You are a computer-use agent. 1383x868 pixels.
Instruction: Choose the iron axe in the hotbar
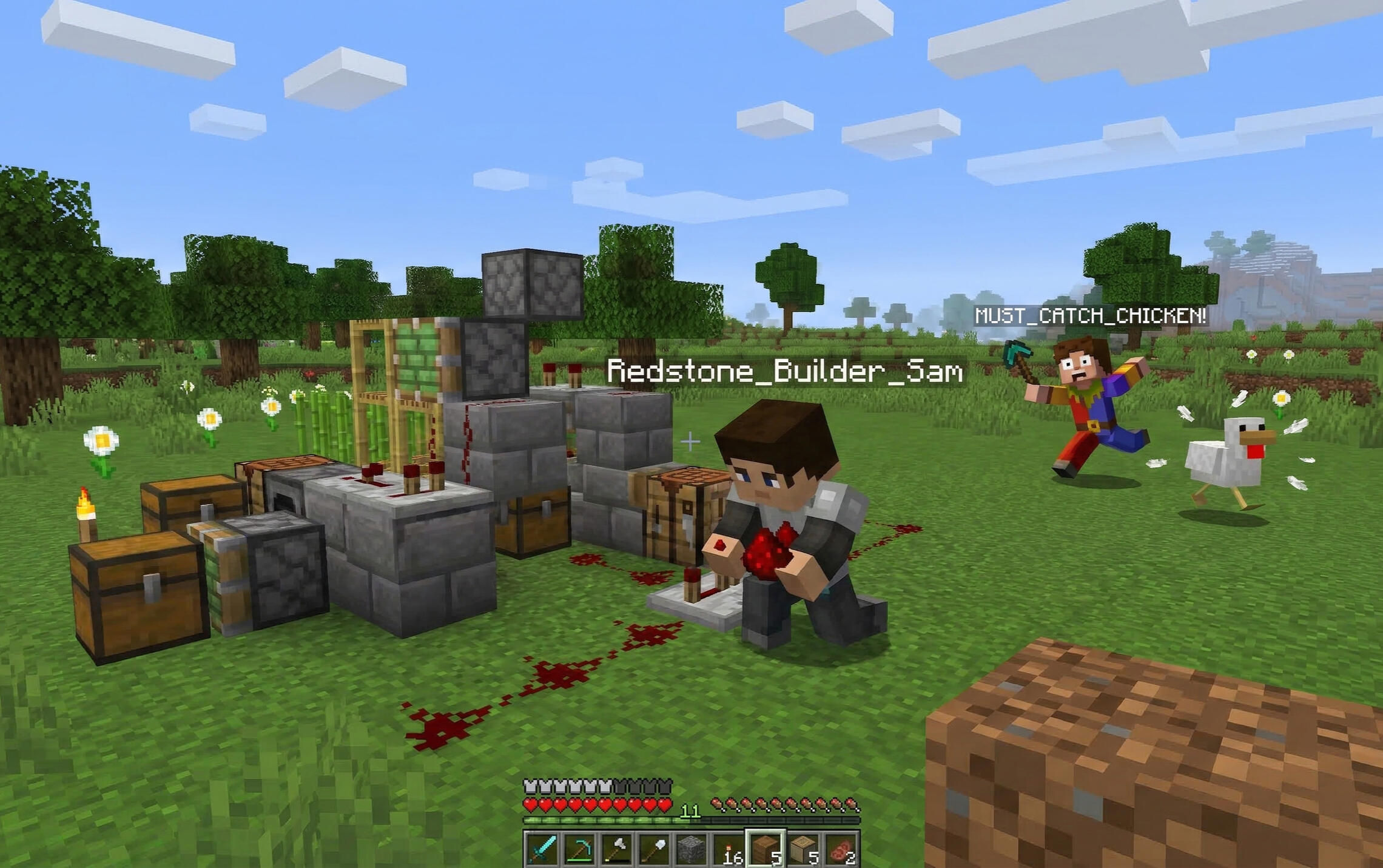(616, 849)
